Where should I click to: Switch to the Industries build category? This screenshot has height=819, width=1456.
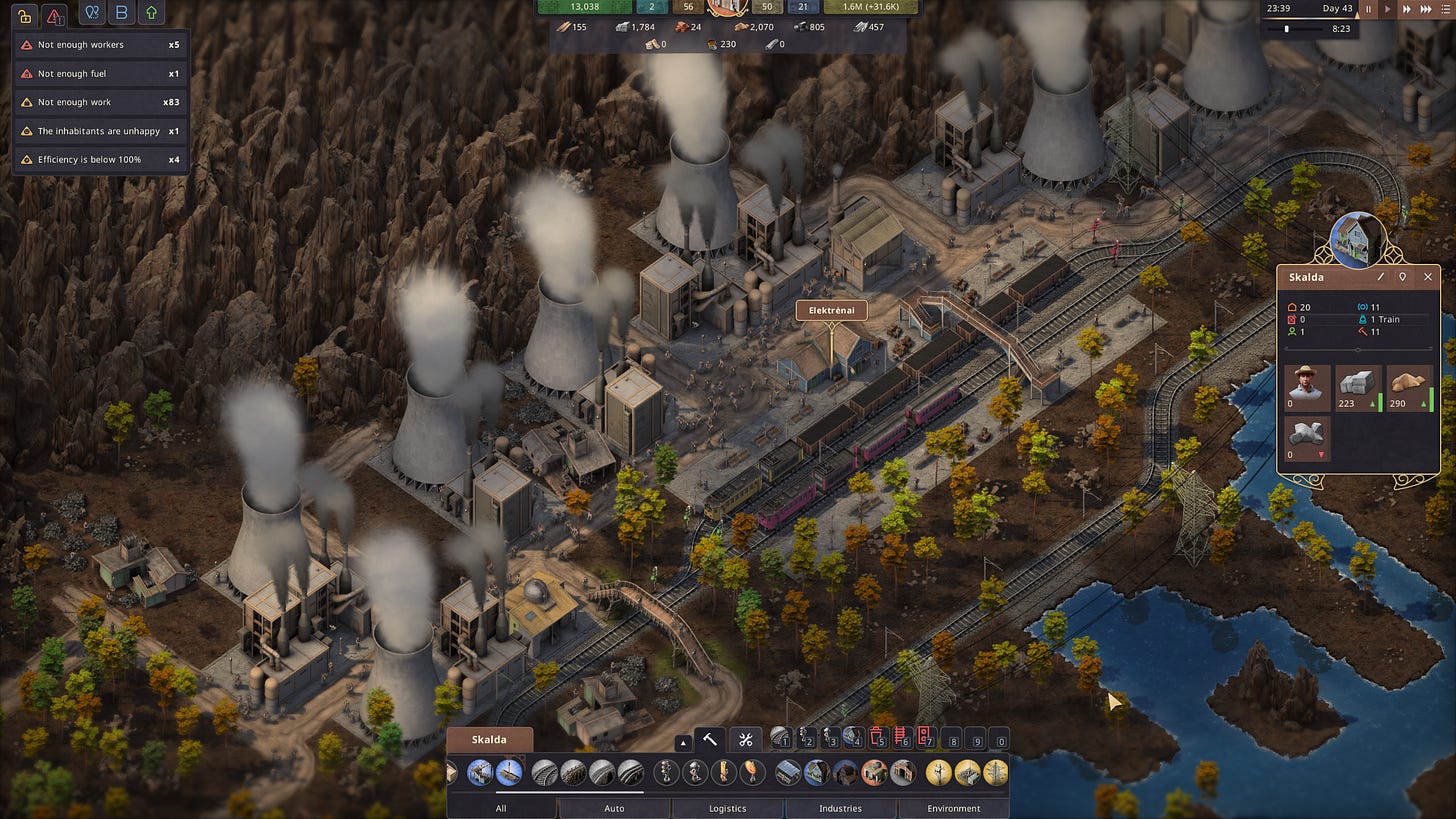(x=840, y=808)
